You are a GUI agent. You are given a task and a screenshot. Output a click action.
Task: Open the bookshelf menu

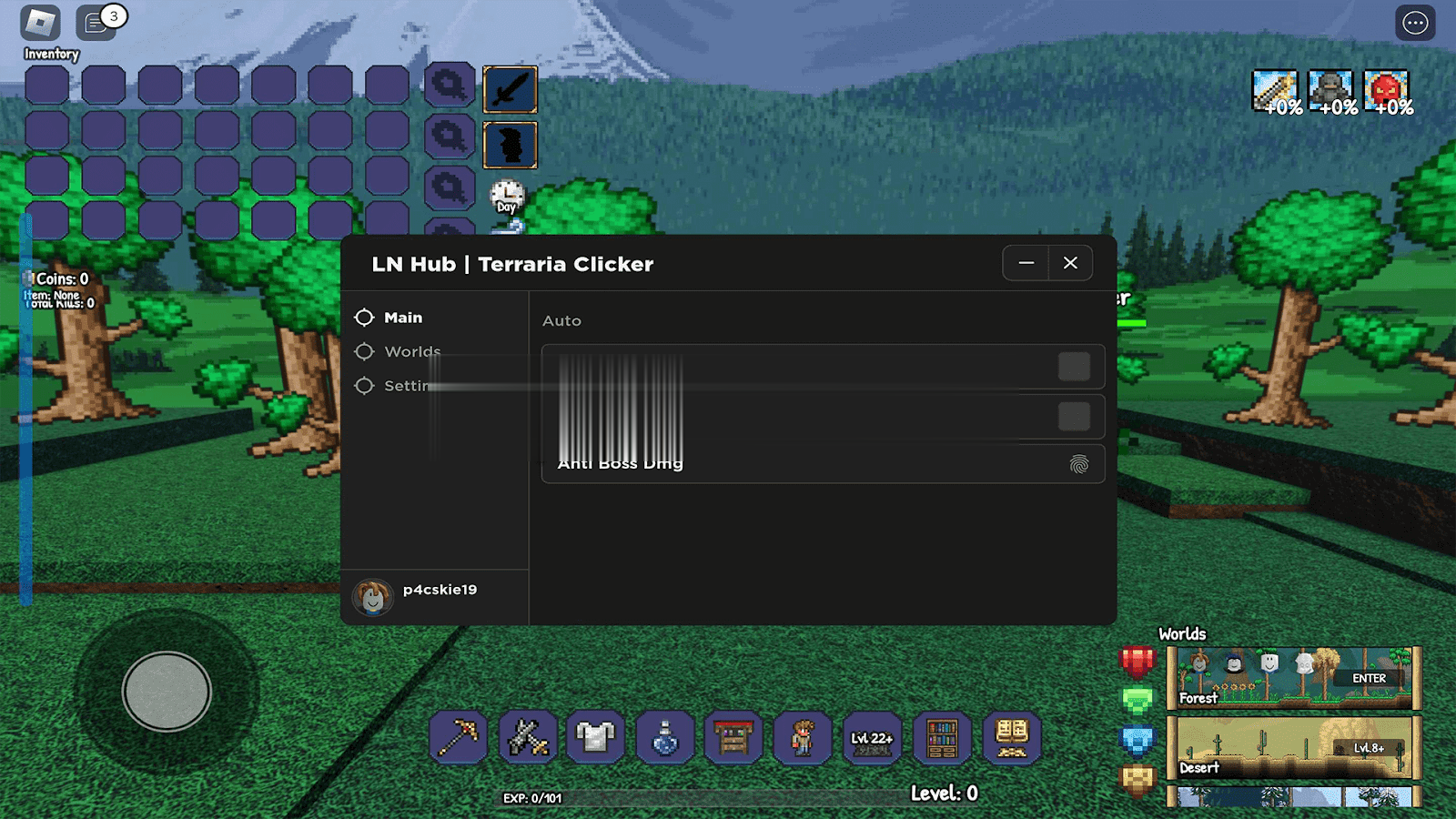(x=942, y=737)
